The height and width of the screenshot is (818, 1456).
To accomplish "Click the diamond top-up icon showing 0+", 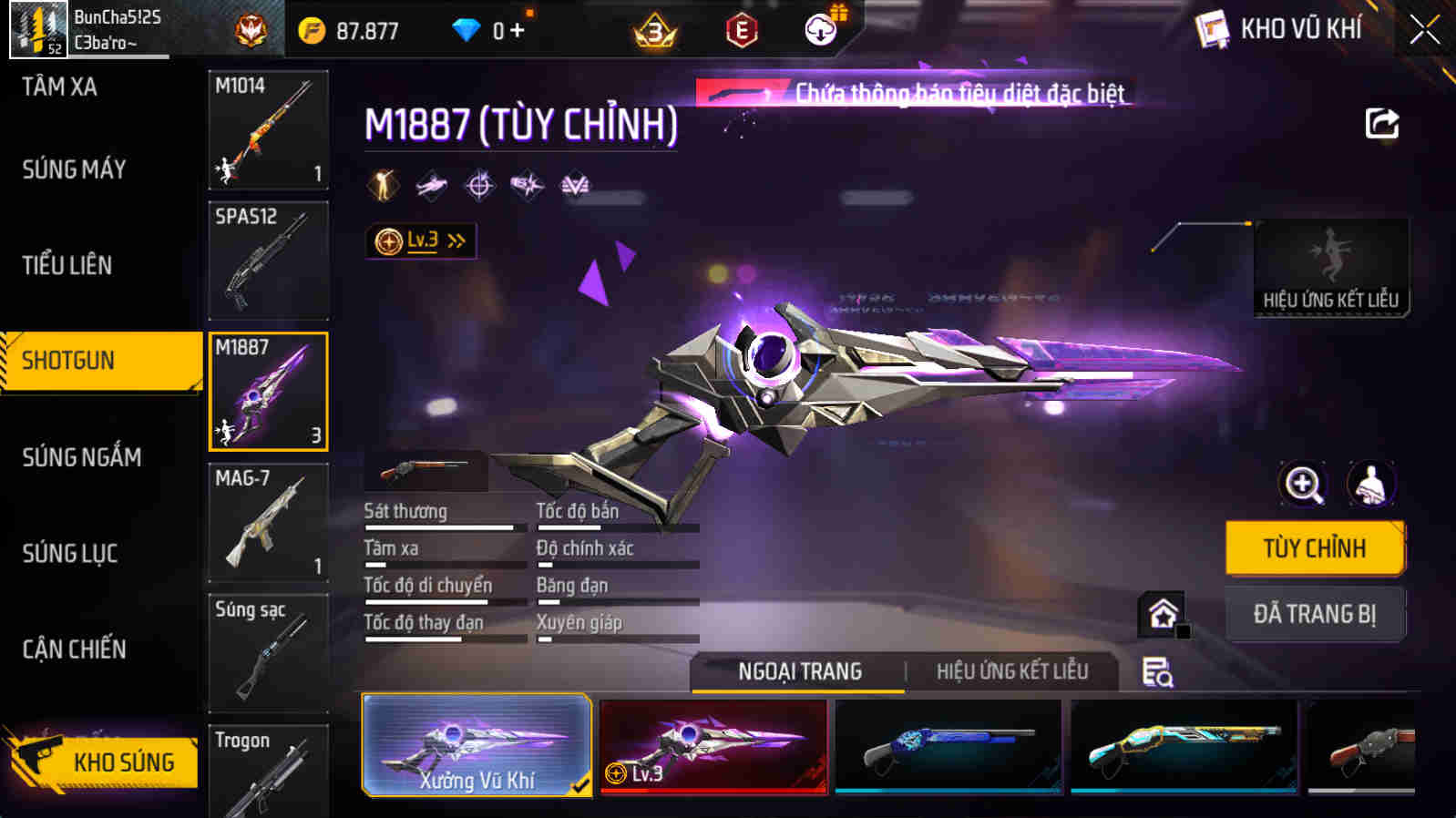I will [467, 28].
